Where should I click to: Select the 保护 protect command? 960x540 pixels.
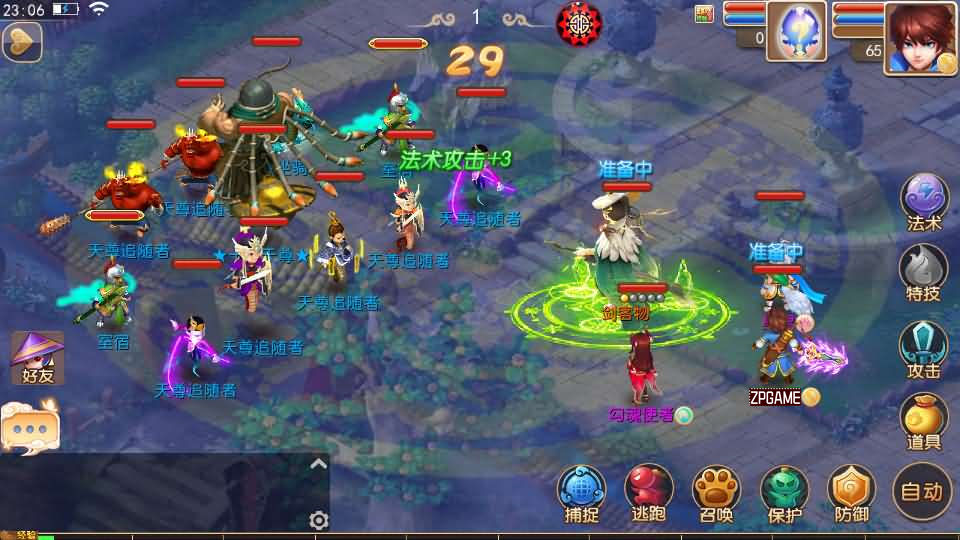pos(785,493)
